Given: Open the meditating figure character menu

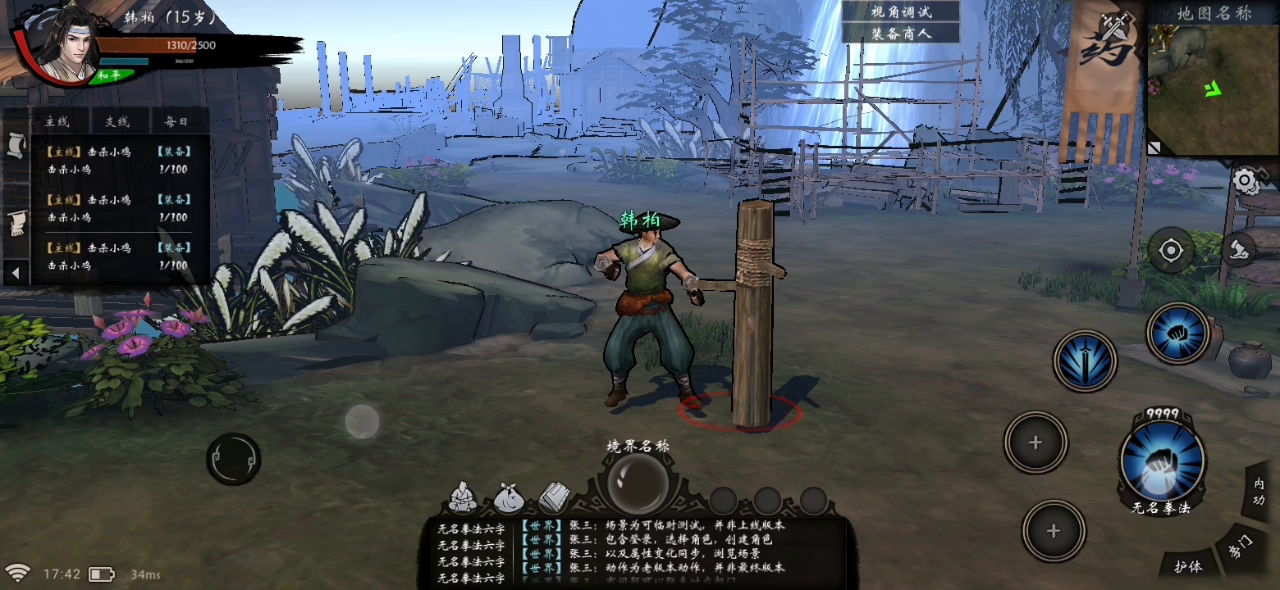Looking at the screenshot, I should pyautogui.click(x=462, y=496).
